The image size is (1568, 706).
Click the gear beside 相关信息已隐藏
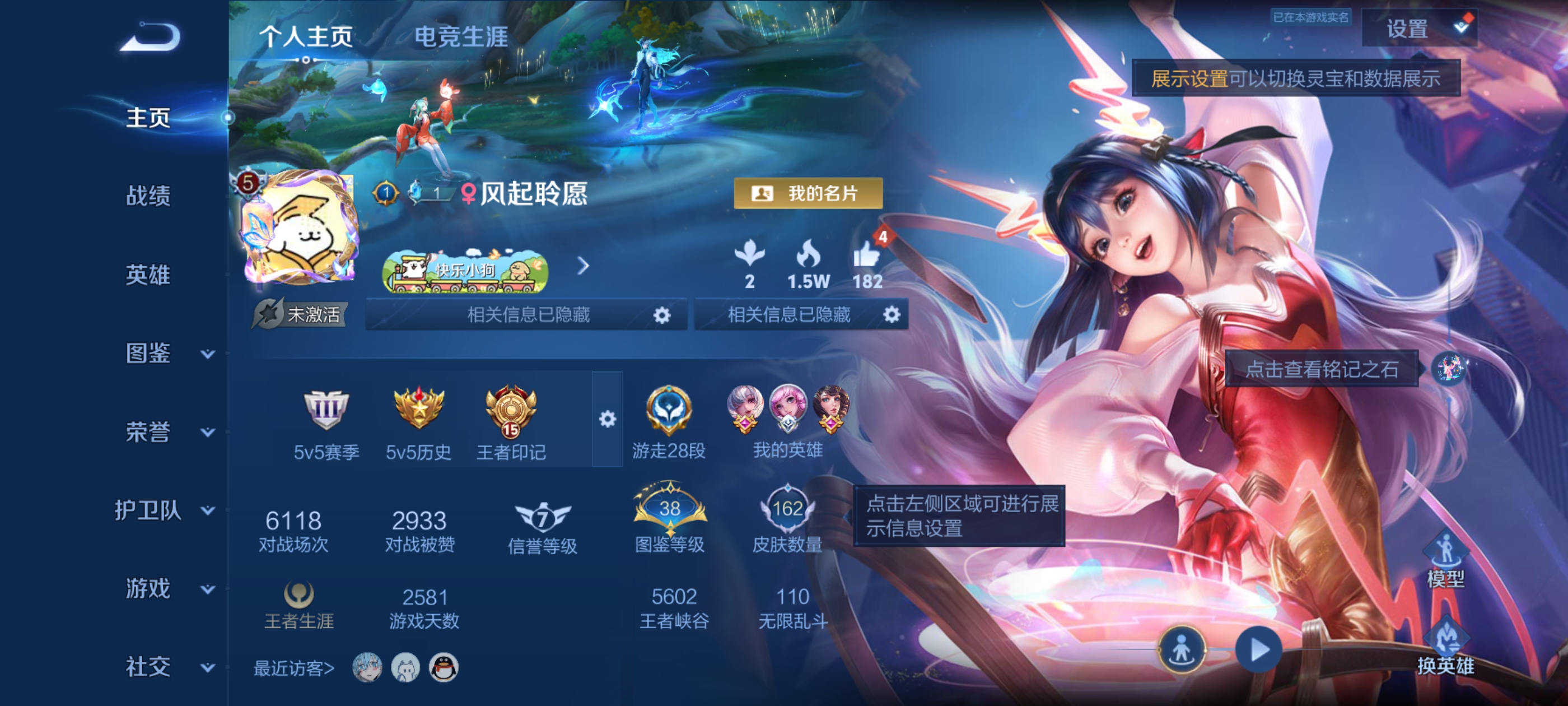[x=663, y=314]
